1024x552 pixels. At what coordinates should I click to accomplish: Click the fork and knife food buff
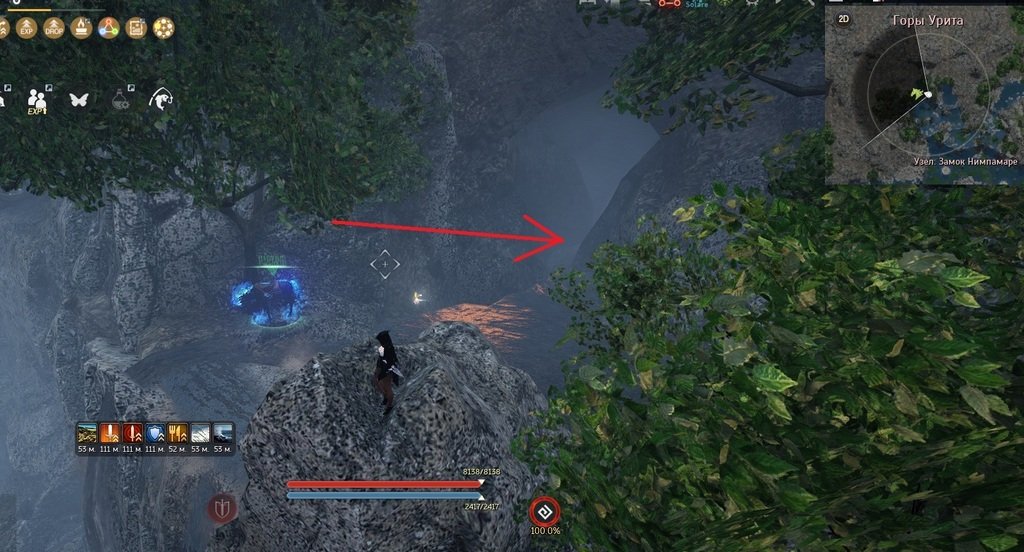click(x=179, y=433)
